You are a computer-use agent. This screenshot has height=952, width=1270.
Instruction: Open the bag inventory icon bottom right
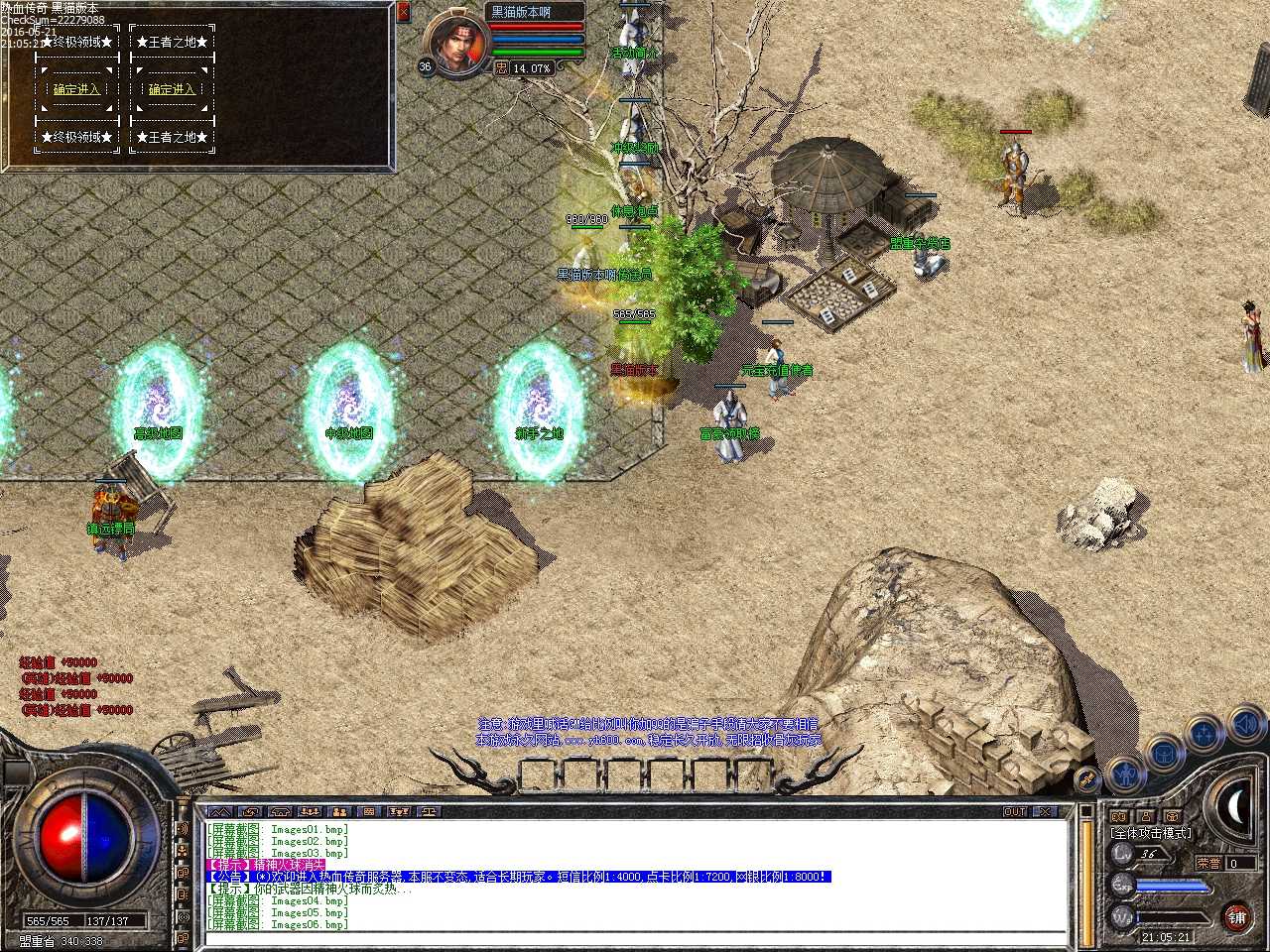point(1164,755)
